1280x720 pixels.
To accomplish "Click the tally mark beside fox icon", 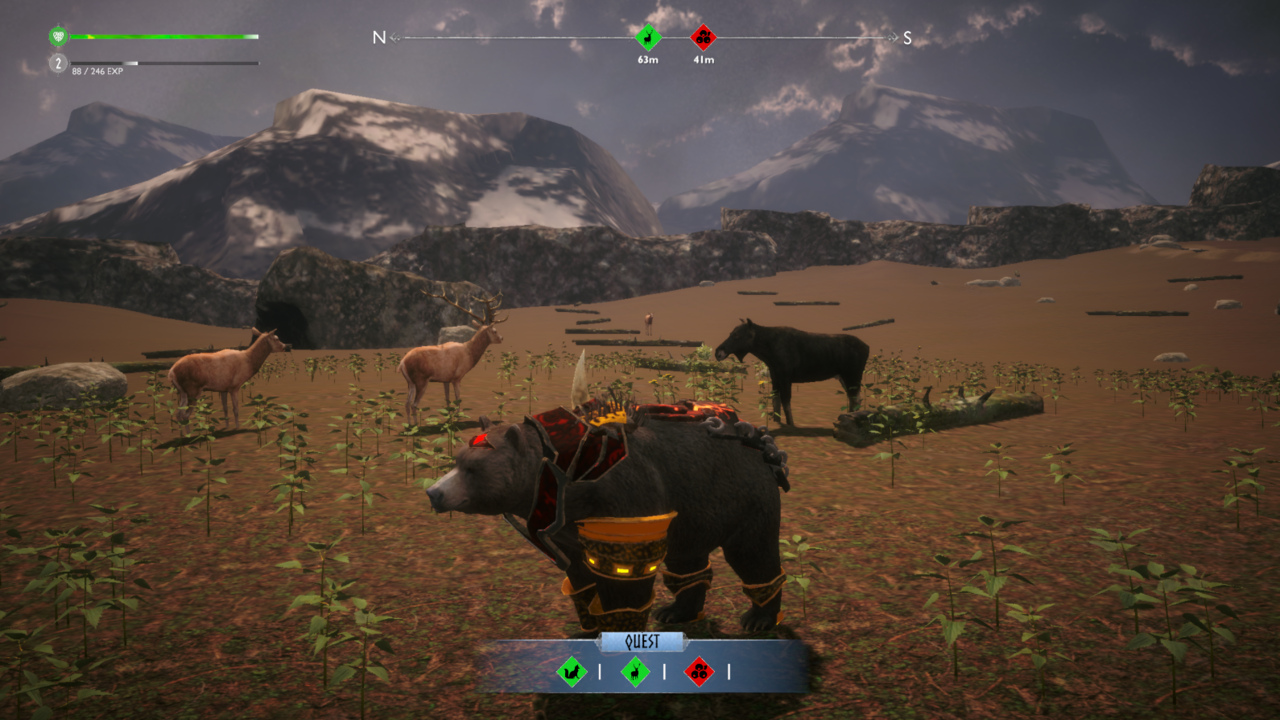I will [600, 670].
